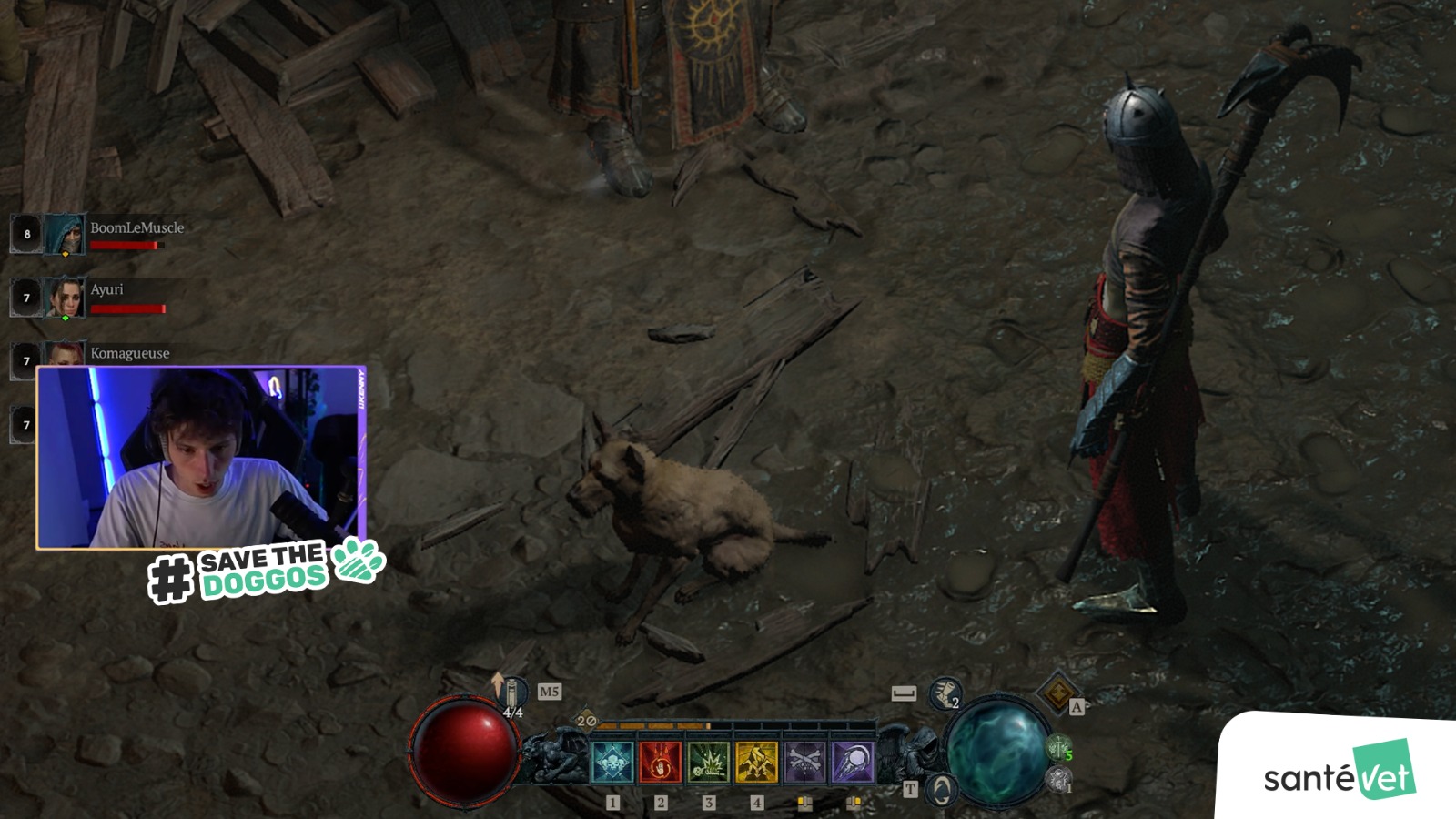Click the gold diamond emblem icon

[x=1057, y=693]
